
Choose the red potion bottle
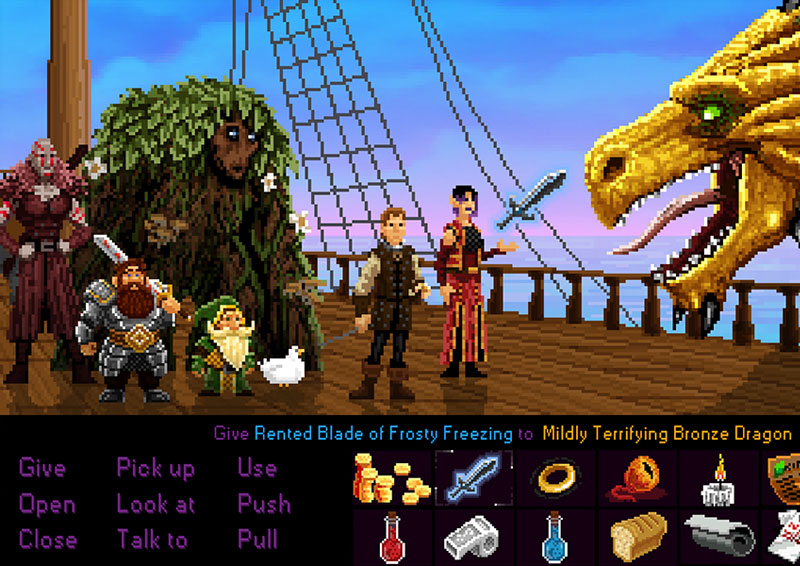click(x=392, y=537)
